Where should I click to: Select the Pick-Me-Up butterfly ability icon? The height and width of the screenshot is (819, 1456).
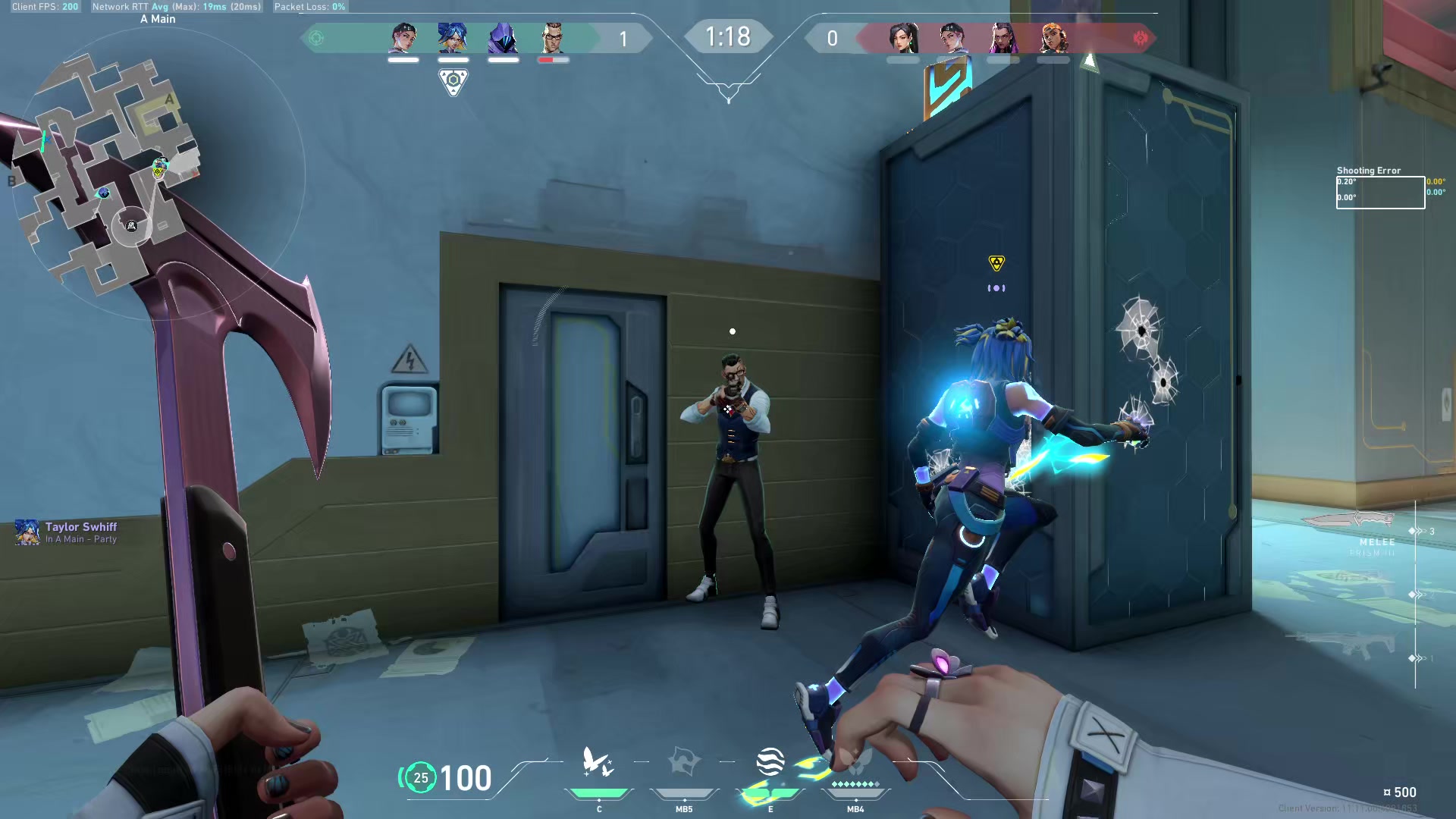(x=598, y=763)
